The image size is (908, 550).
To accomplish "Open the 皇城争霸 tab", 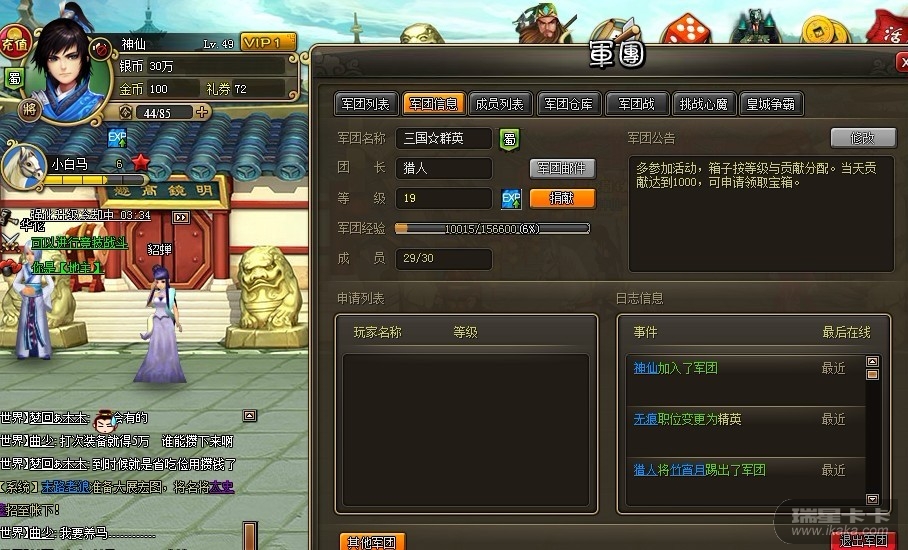I will [770, 104].
